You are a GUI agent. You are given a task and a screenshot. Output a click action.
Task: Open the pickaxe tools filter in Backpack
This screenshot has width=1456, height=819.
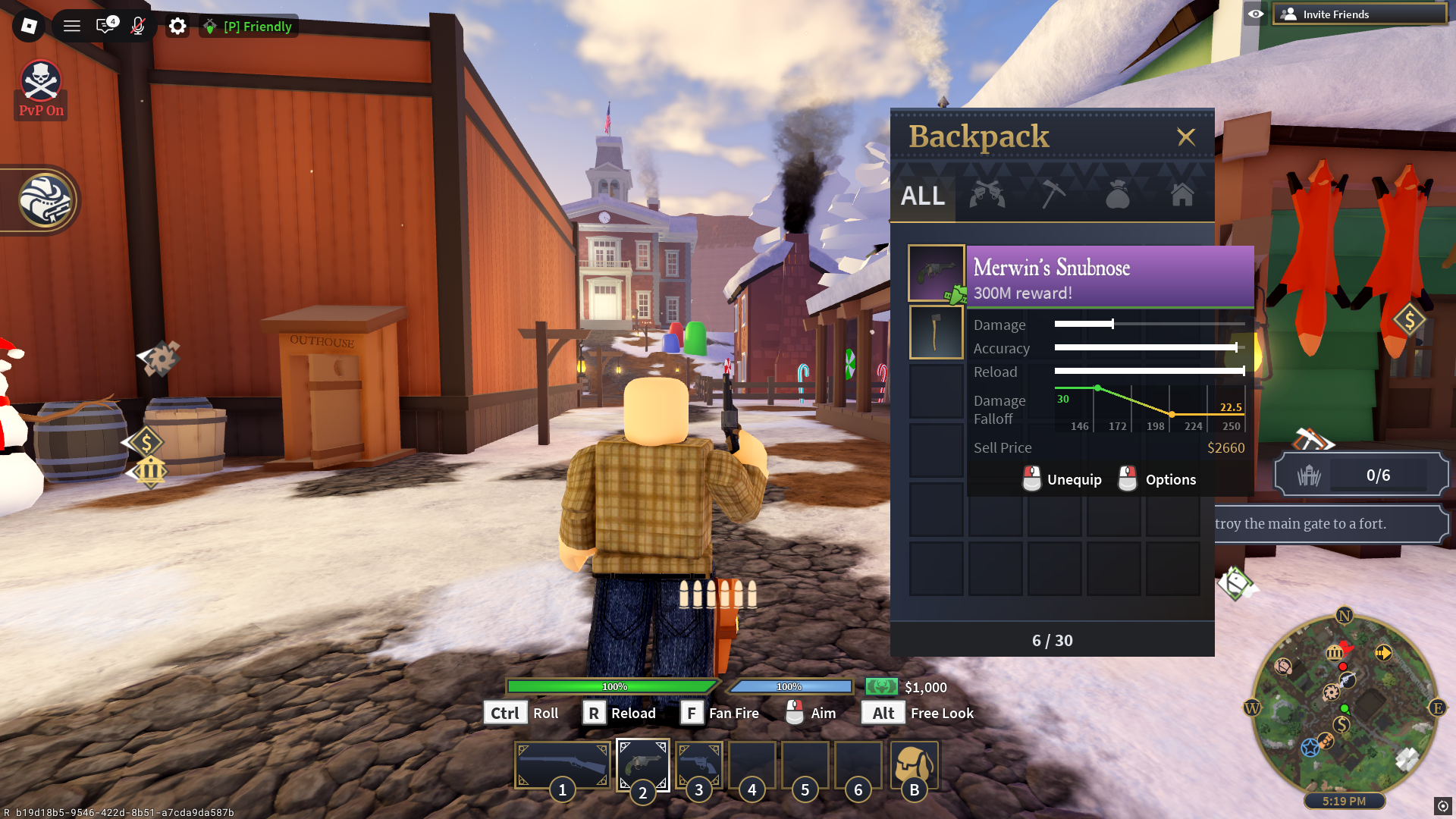click(x=1052, y=196)
